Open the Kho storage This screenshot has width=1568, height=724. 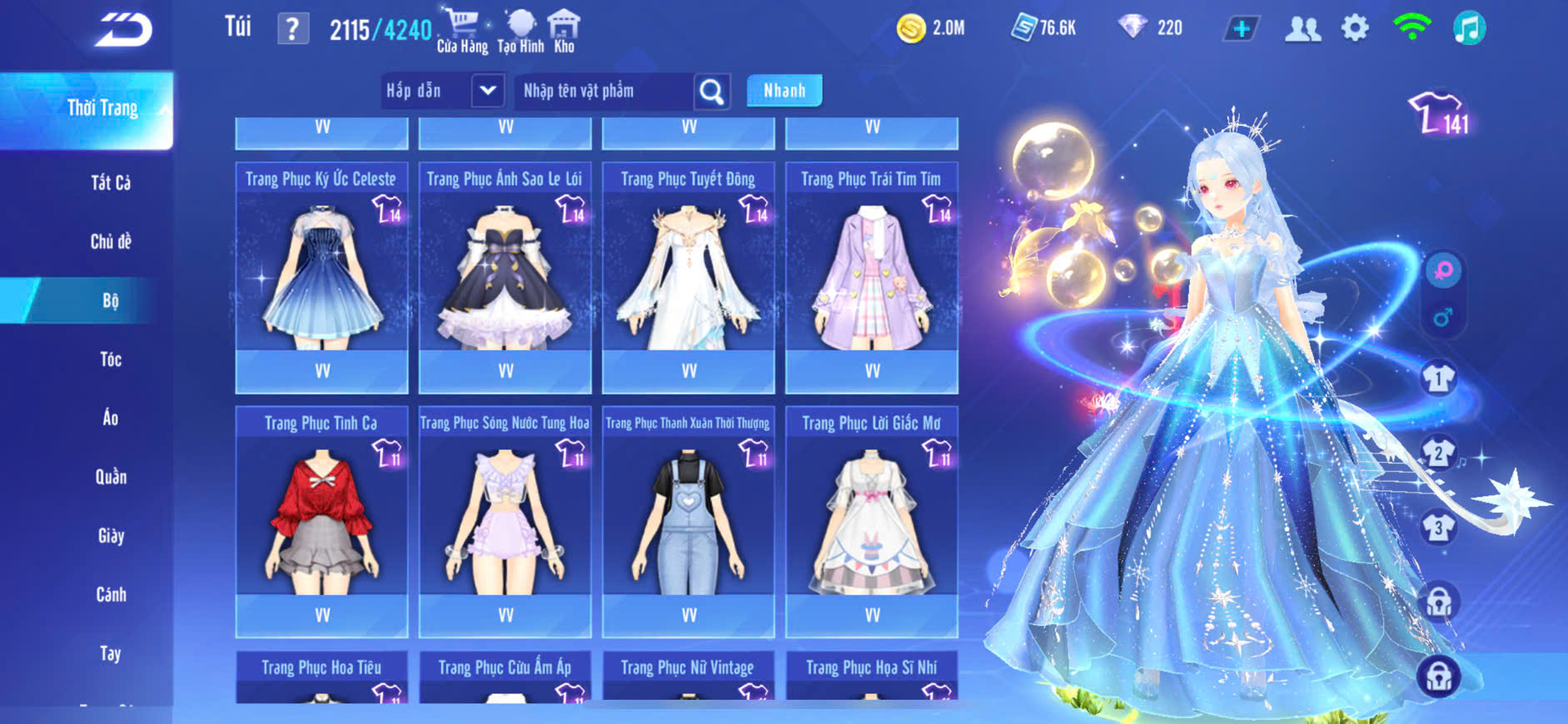[564, 31]
